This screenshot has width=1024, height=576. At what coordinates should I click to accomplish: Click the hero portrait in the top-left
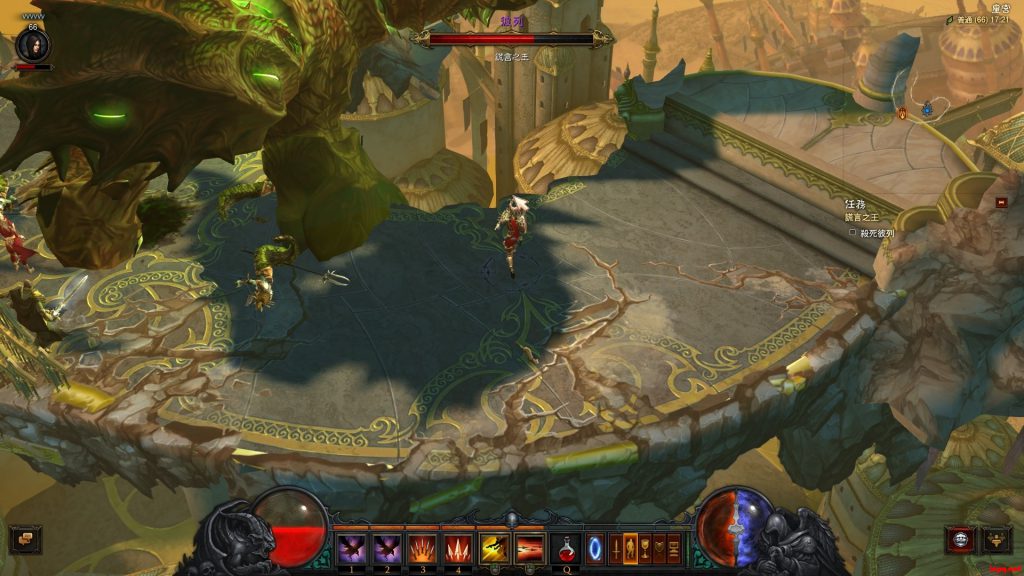point(34,44)
